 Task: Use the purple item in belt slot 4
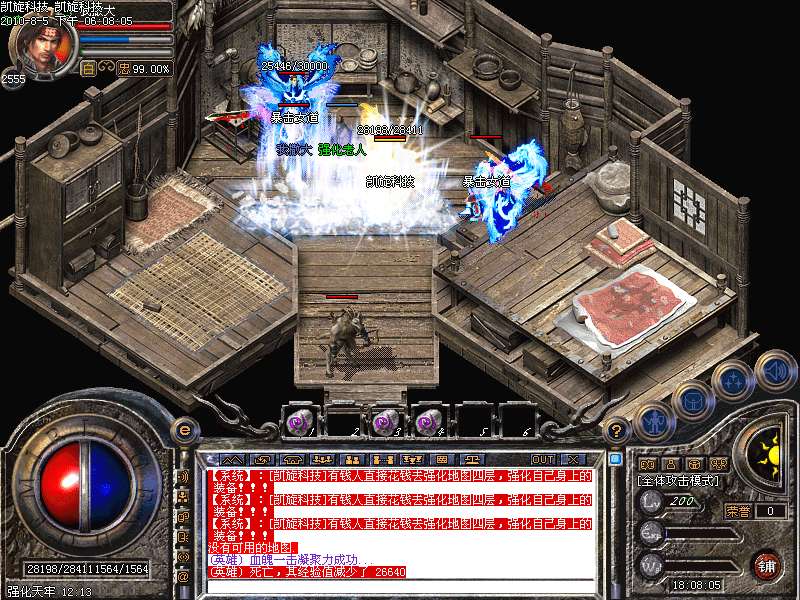(427, 422)
